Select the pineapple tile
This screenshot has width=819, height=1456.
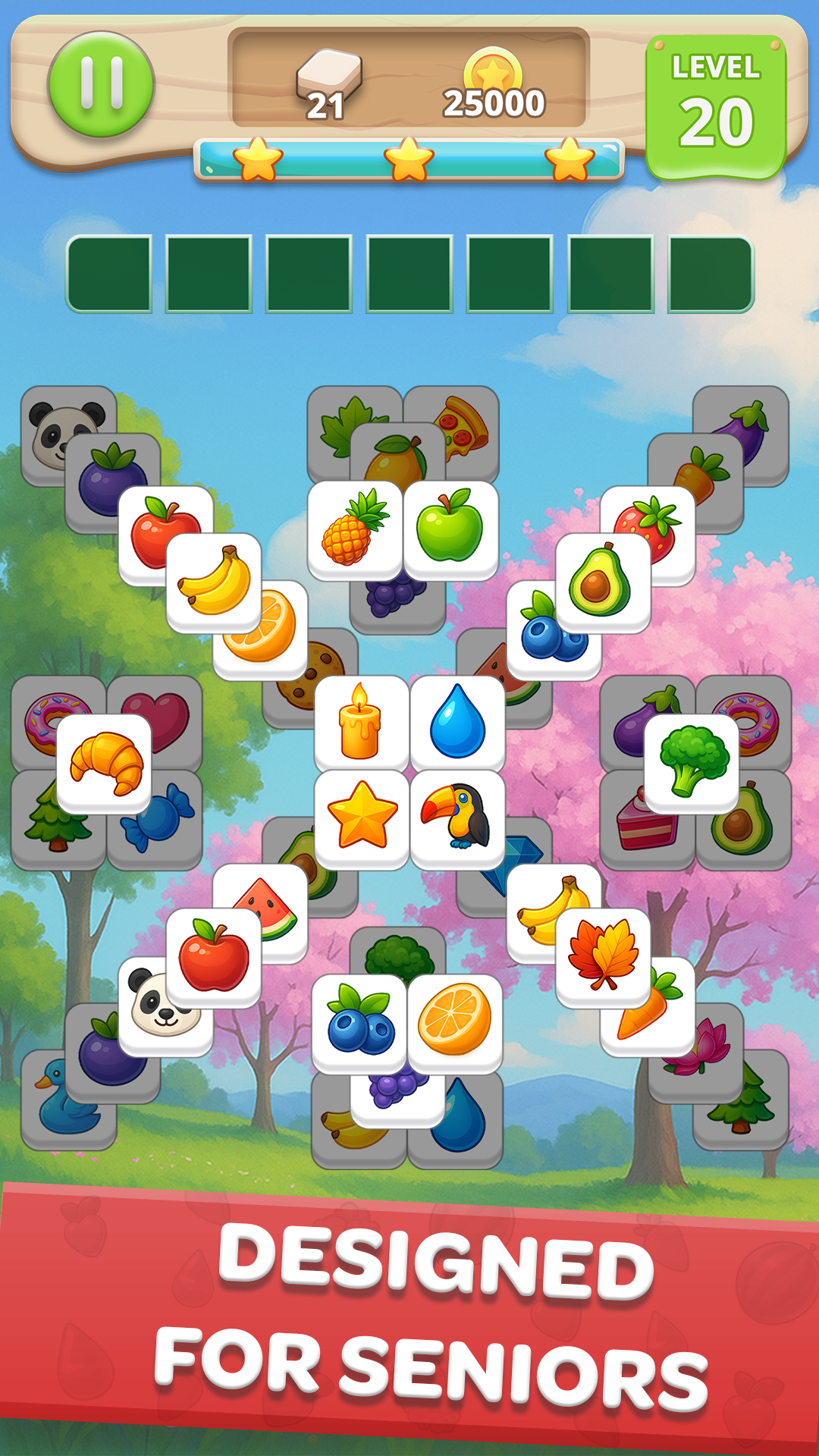[355, 528]
